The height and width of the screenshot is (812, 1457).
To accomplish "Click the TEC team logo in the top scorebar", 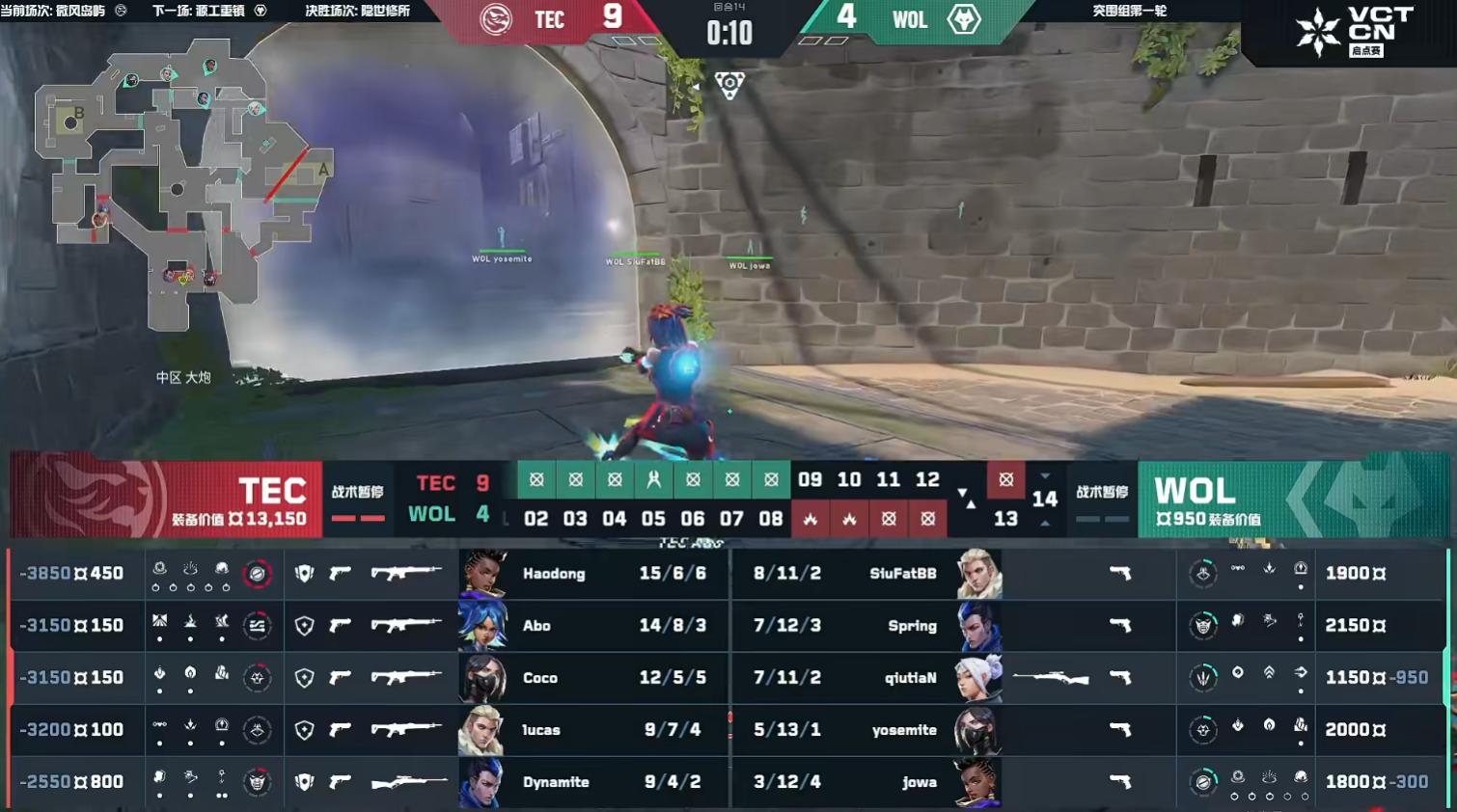I will (x=496, y=19).
